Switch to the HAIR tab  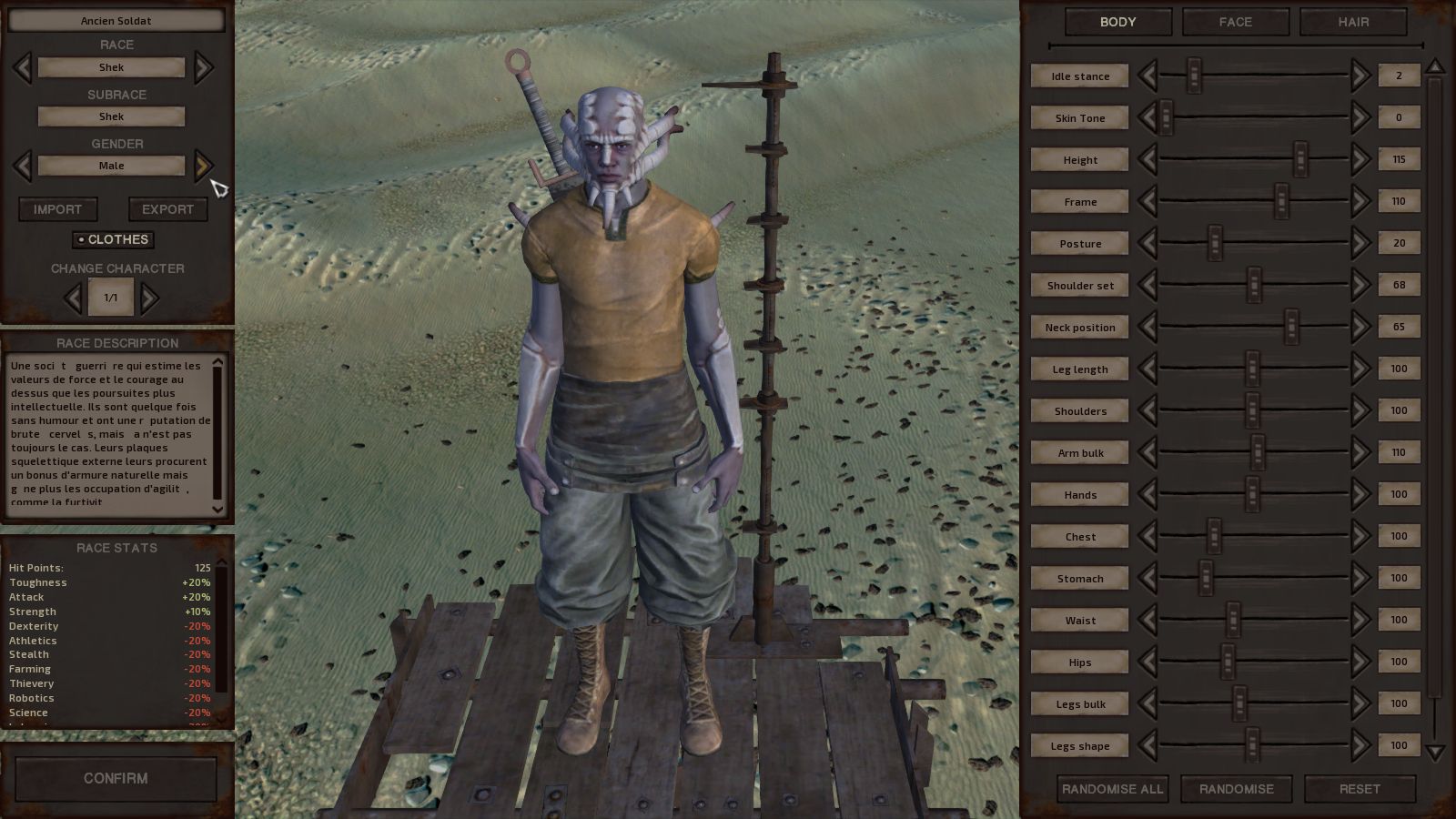point(1353,22)
